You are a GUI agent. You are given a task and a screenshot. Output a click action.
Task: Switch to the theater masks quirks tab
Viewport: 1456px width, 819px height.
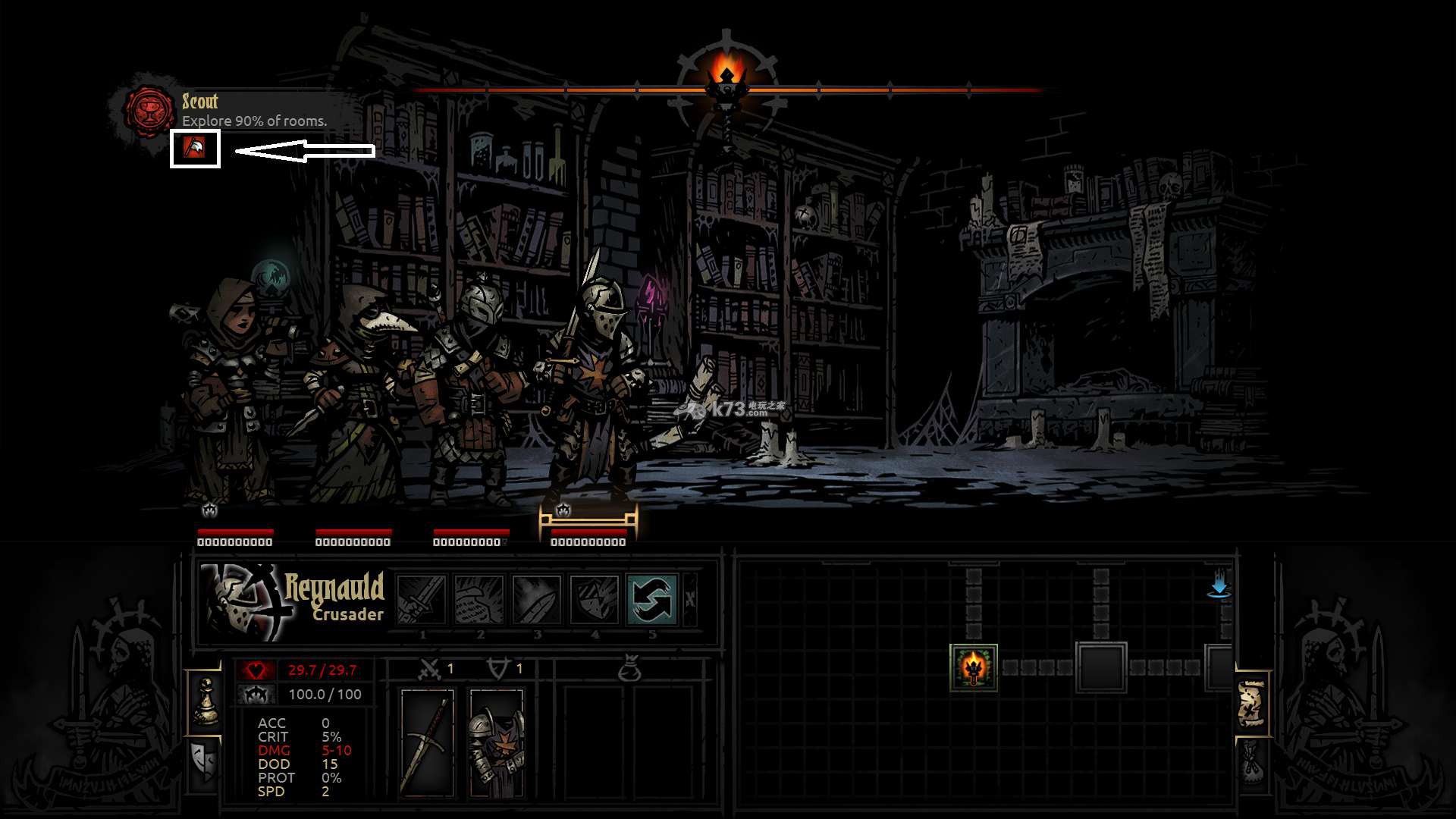[204, 761]
